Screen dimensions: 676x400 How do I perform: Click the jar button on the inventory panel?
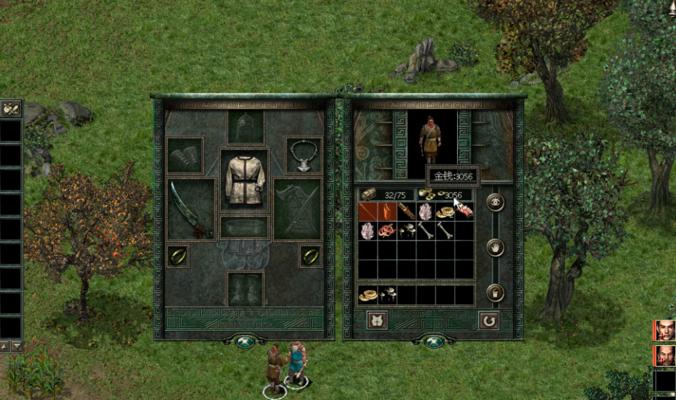(494, 292)
